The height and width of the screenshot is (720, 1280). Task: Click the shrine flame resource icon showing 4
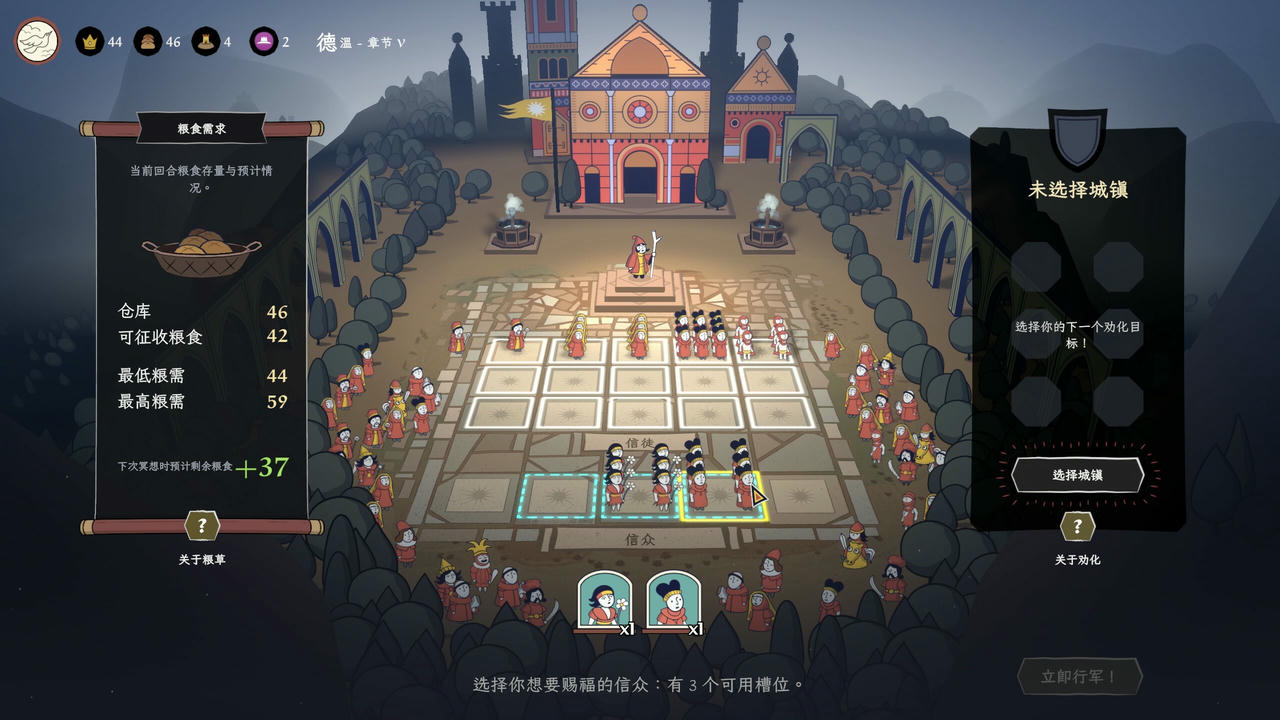206,42
